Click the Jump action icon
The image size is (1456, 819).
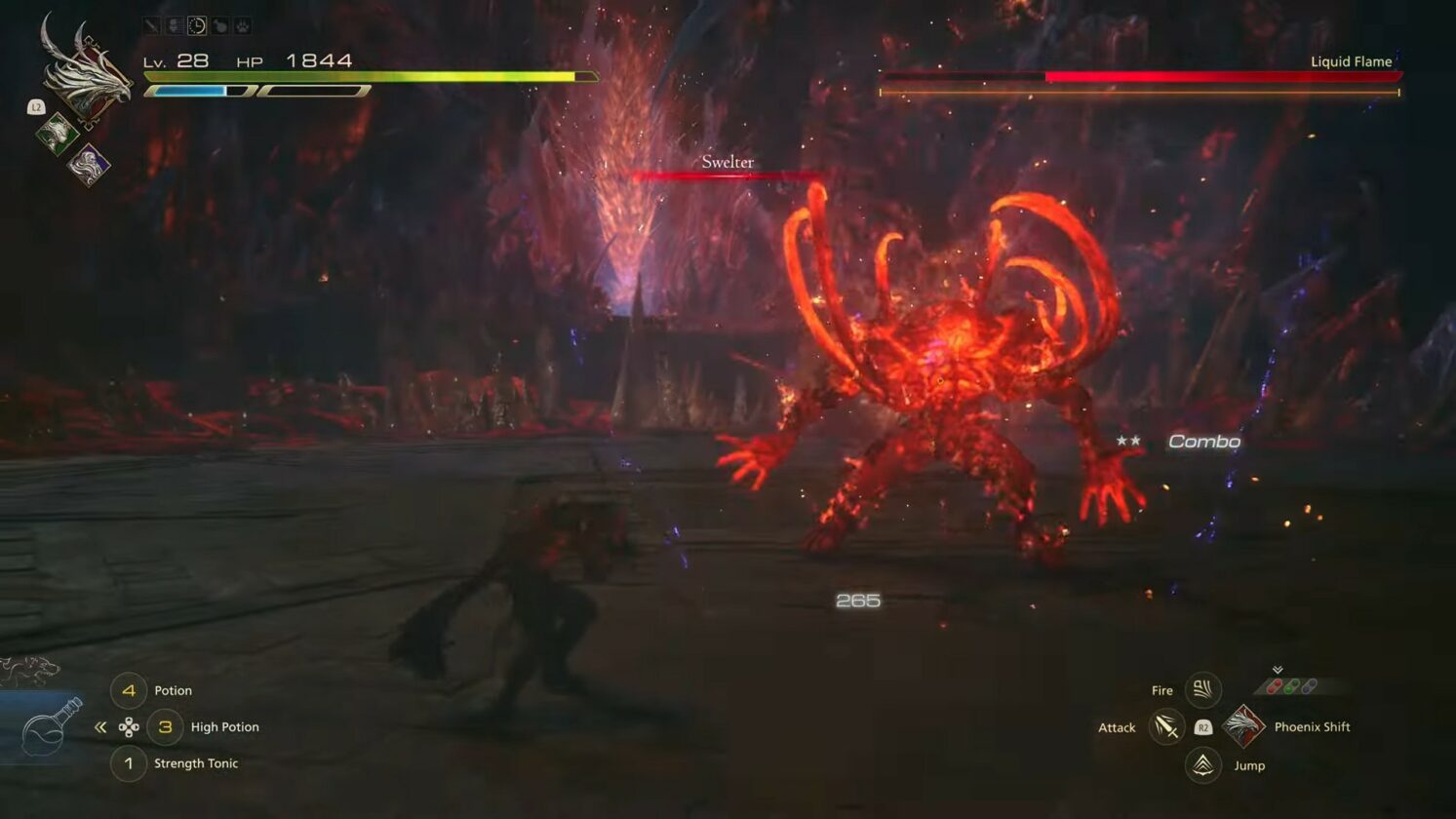pos(1202,765)
